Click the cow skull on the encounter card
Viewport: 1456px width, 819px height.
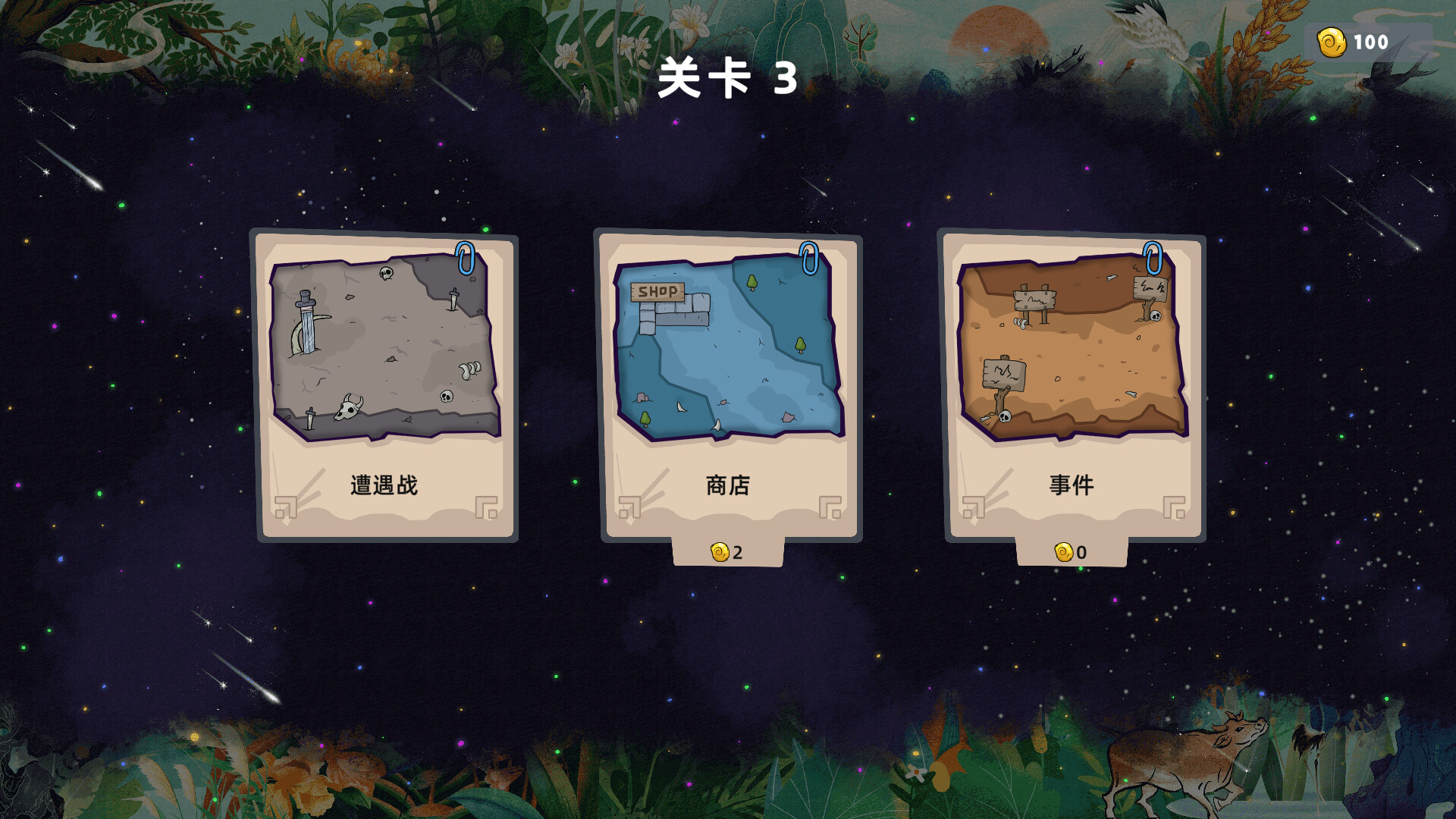349,410
